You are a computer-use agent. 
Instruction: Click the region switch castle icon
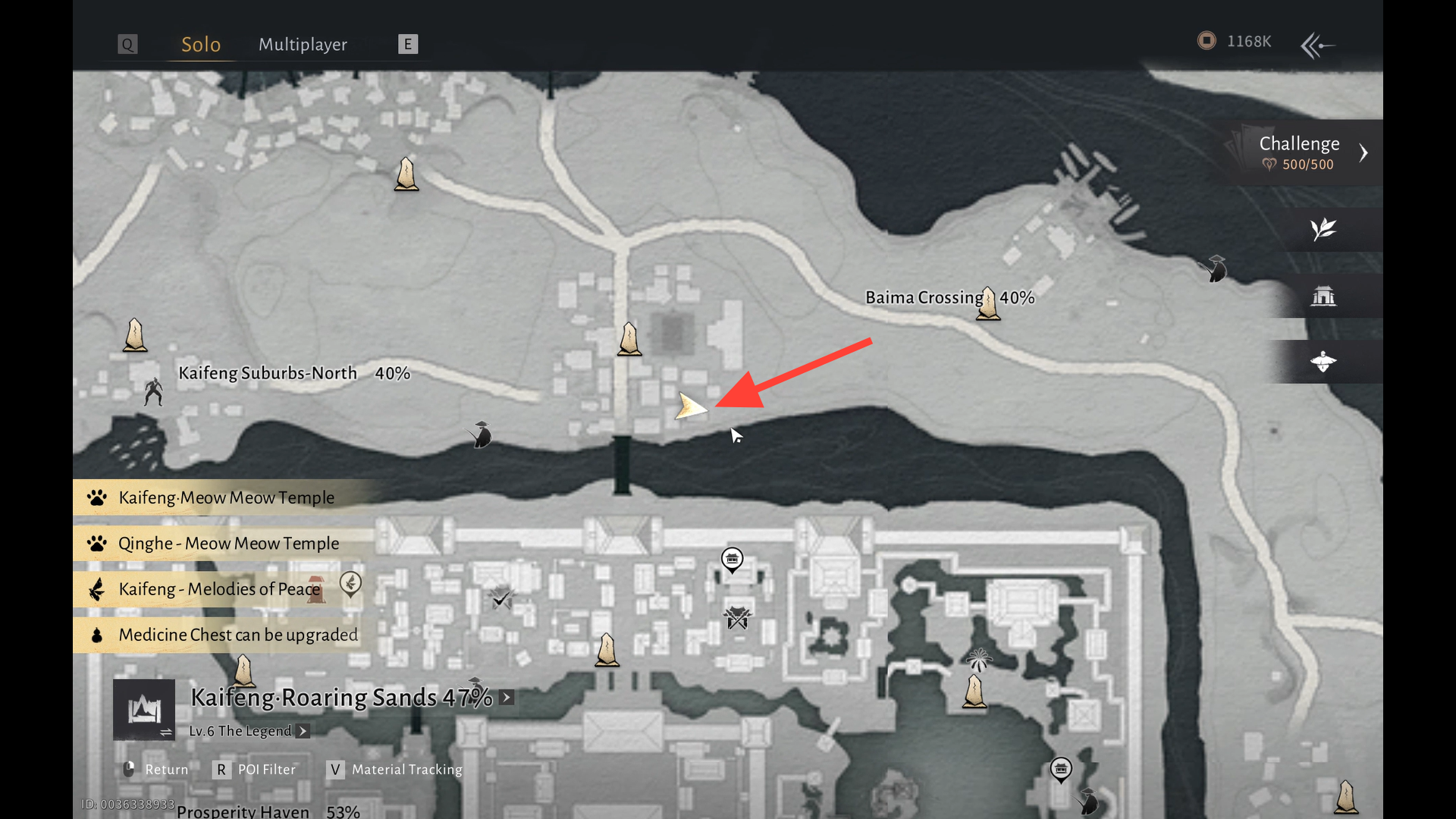click(x=144, y=710)
